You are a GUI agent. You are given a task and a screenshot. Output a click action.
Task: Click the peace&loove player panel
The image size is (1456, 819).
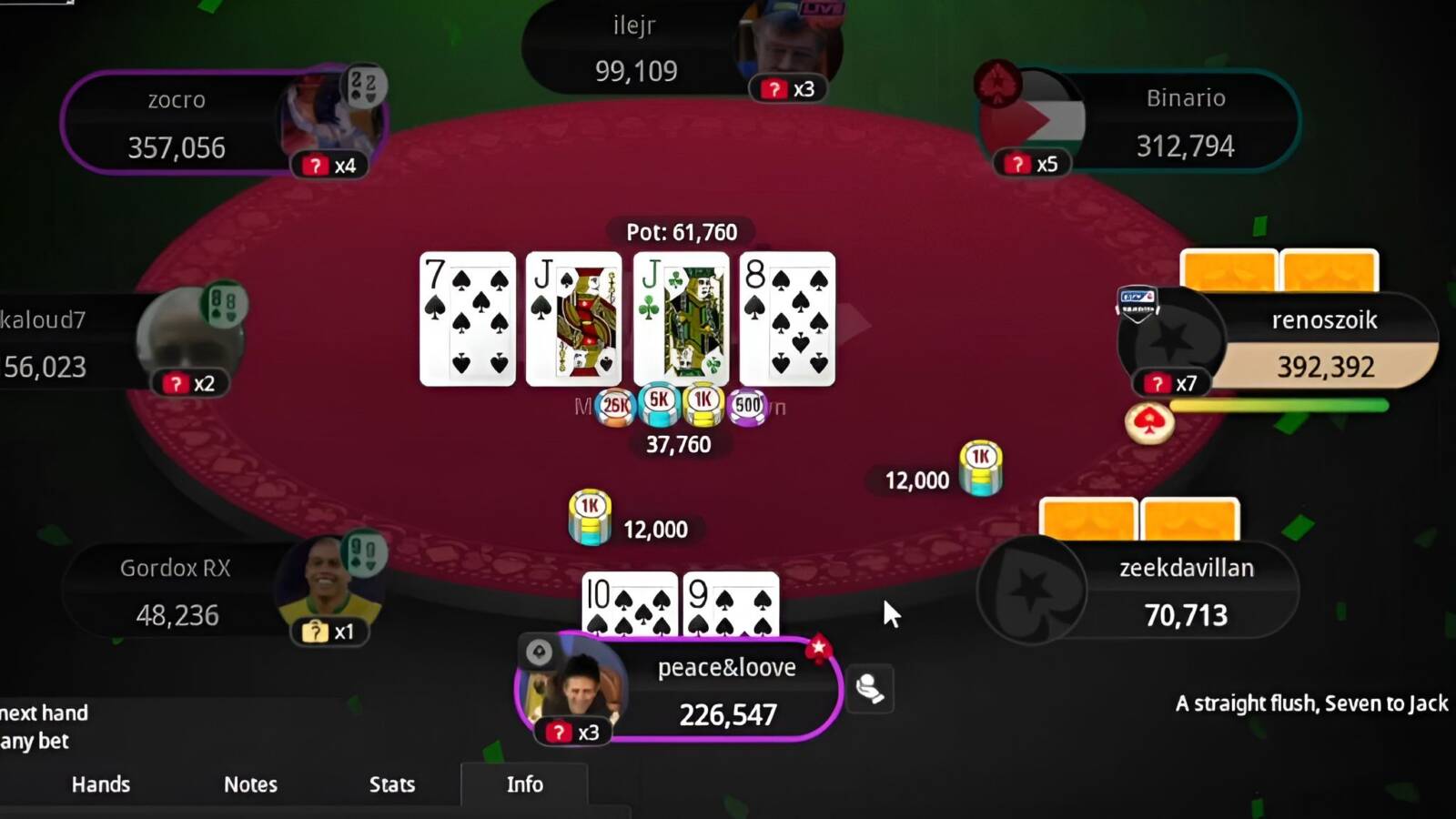(x=726, y=692)
